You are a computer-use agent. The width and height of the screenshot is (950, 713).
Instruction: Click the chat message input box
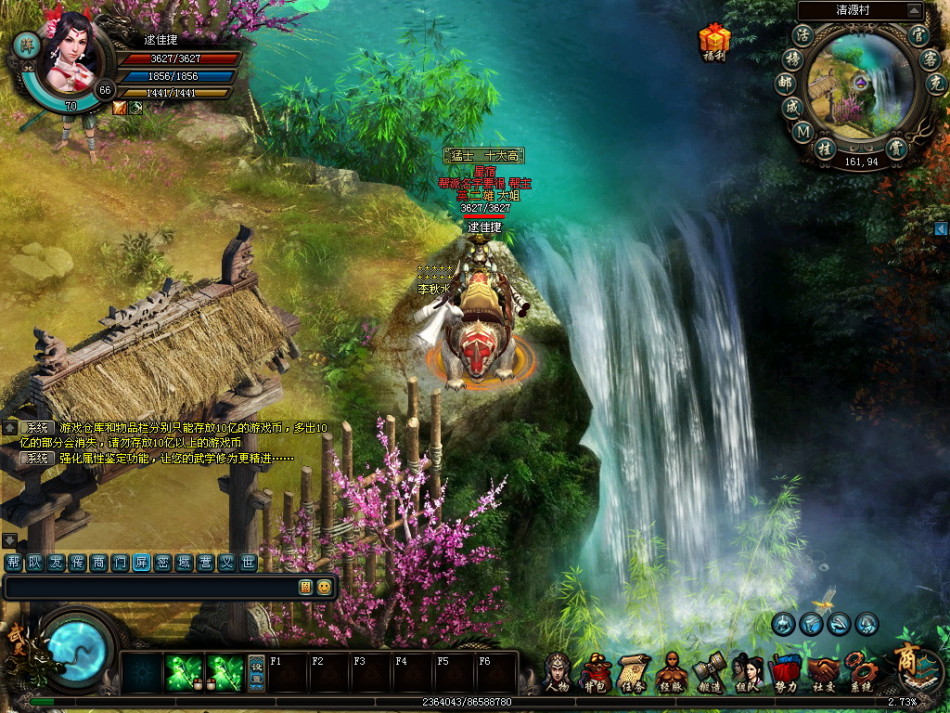pyautogui.click(x=150, y=587)
